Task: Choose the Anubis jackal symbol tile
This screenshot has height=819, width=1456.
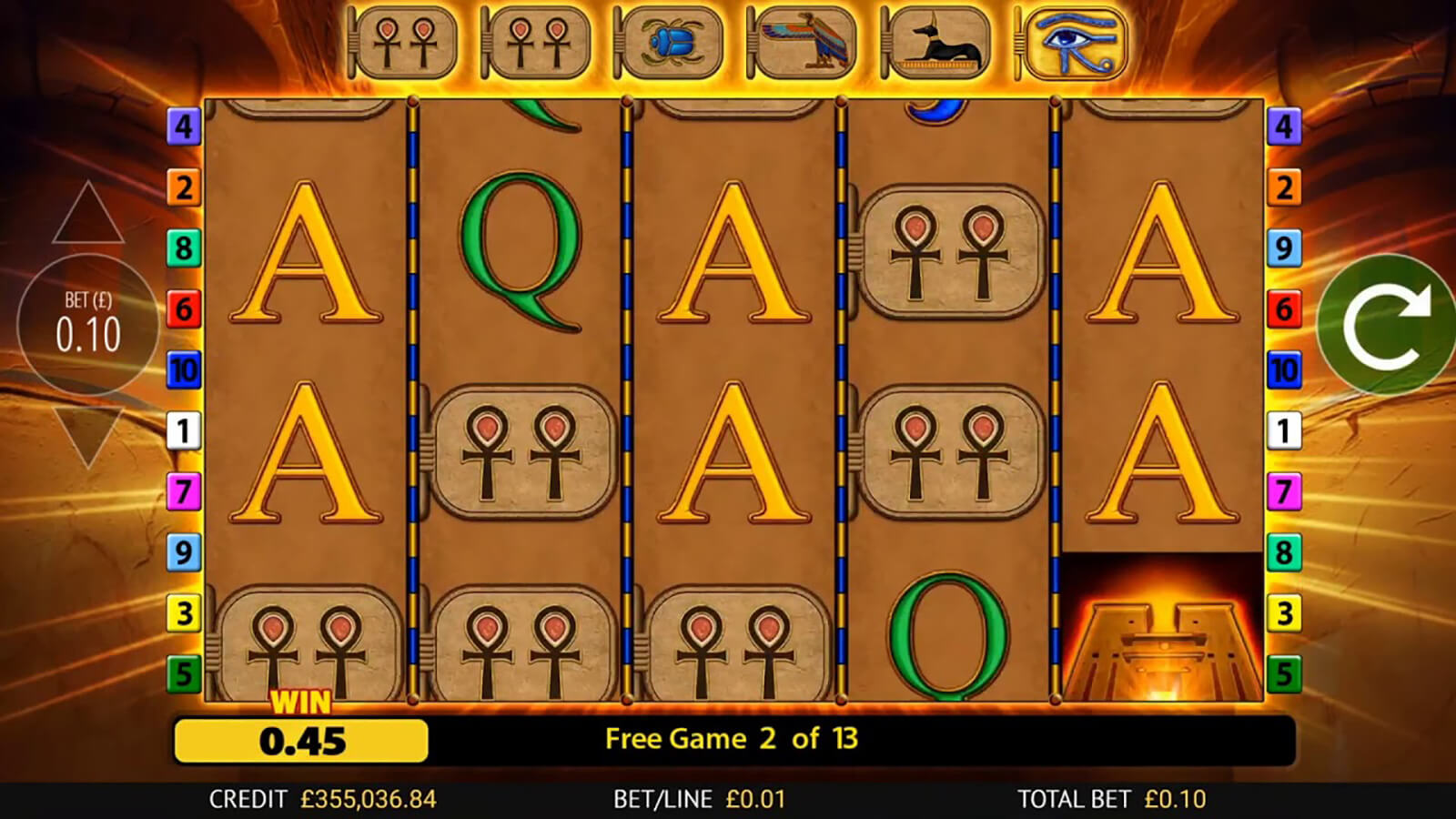Action: [x=937, y=43]
